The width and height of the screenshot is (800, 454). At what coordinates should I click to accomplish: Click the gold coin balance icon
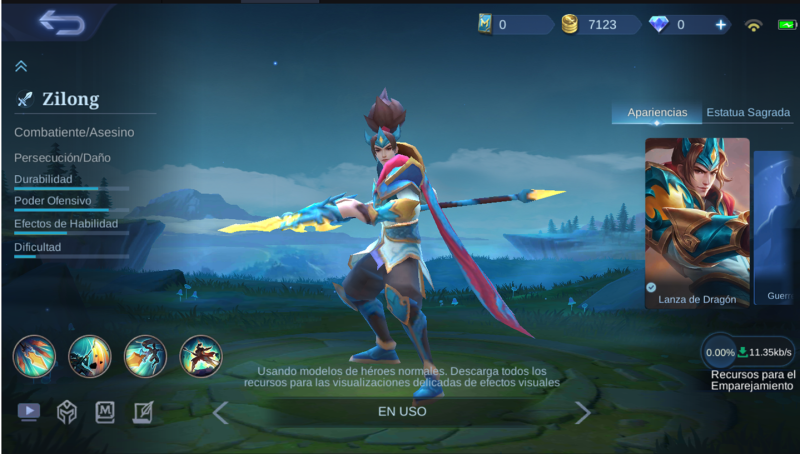(570, 25)
